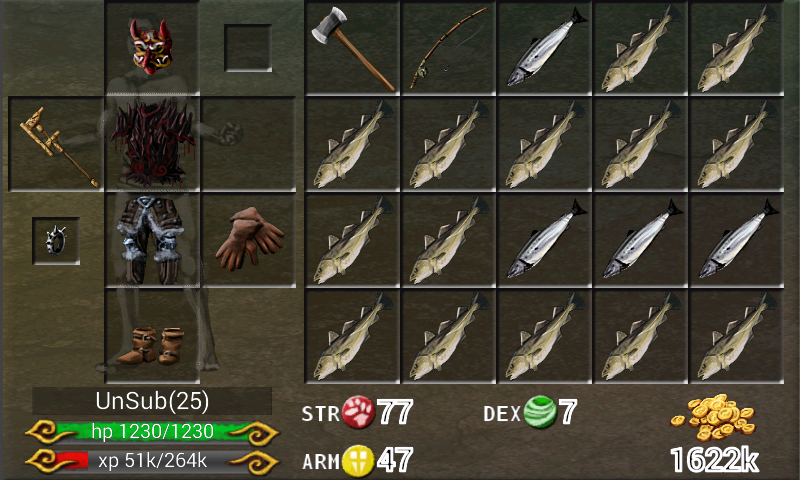Select the fishing rod inventory slot
The height and width of the screenshot is (480, 800).
448,48
